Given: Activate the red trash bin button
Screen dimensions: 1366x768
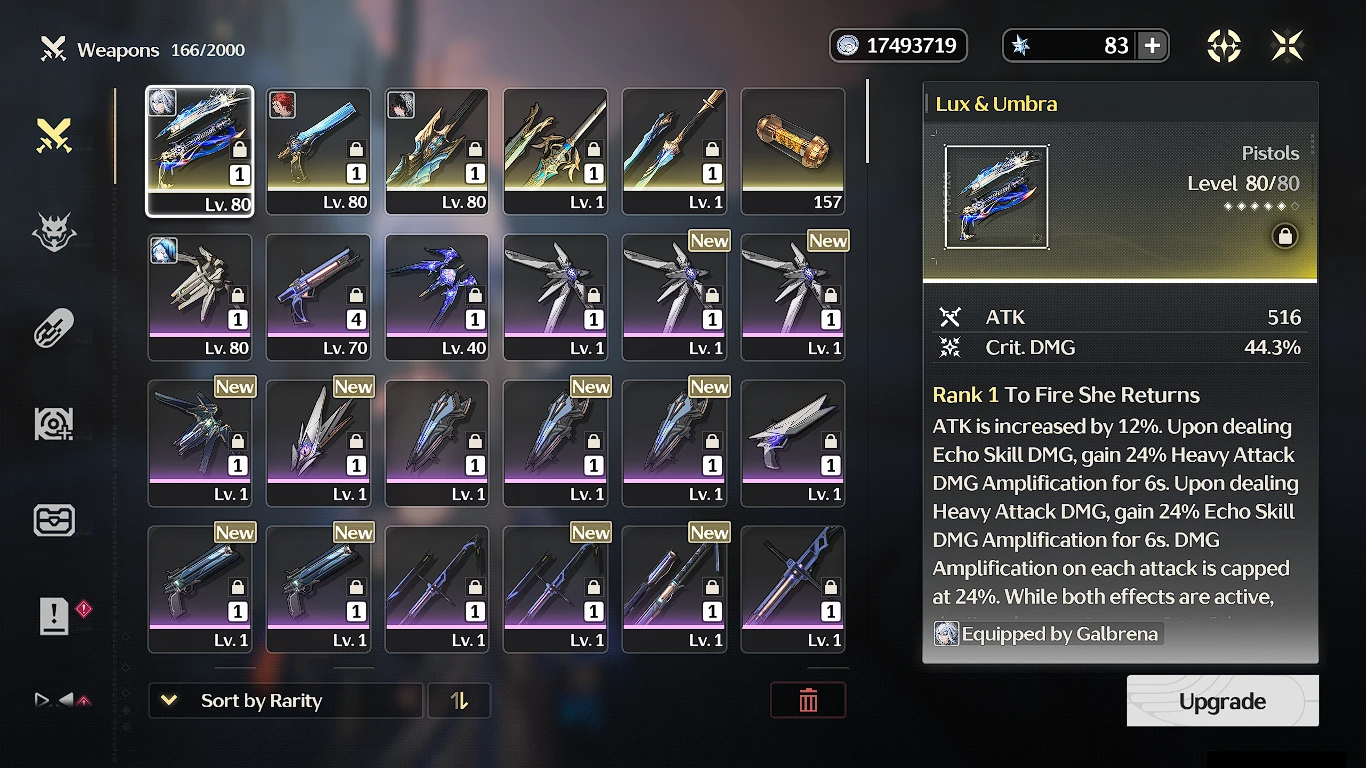Looking at the screenshot, I should (808, 701).
